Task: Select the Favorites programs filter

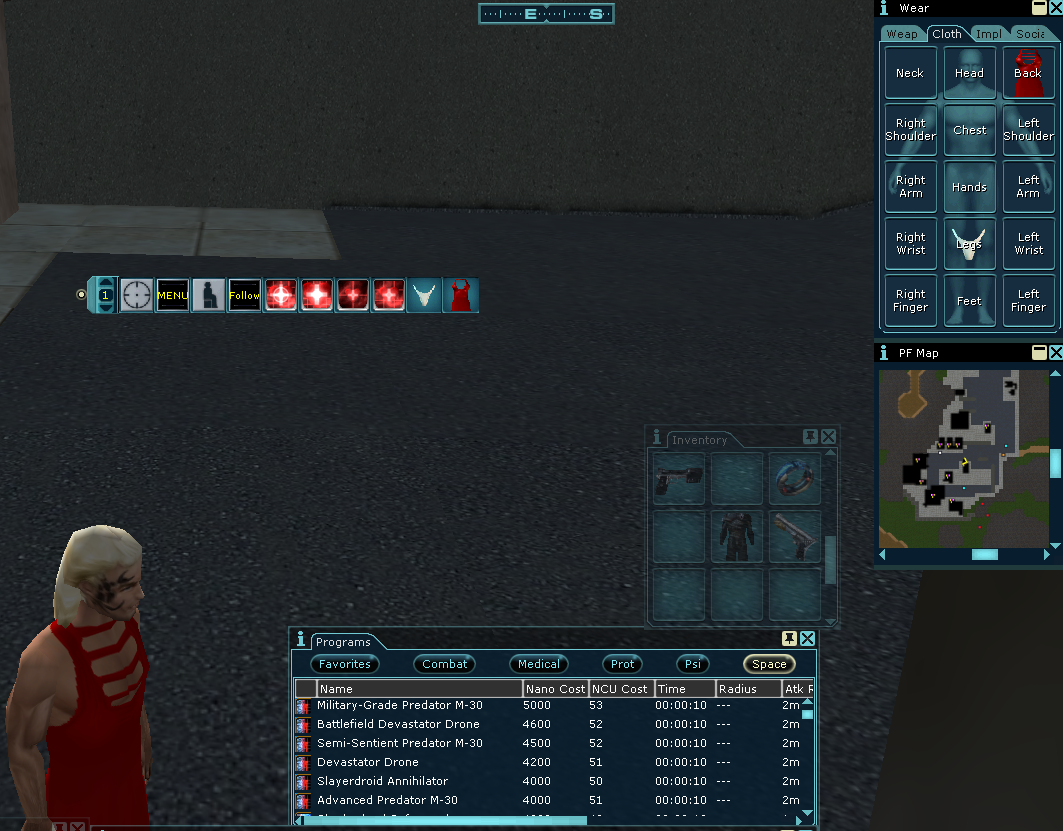Action: point(345,664)
